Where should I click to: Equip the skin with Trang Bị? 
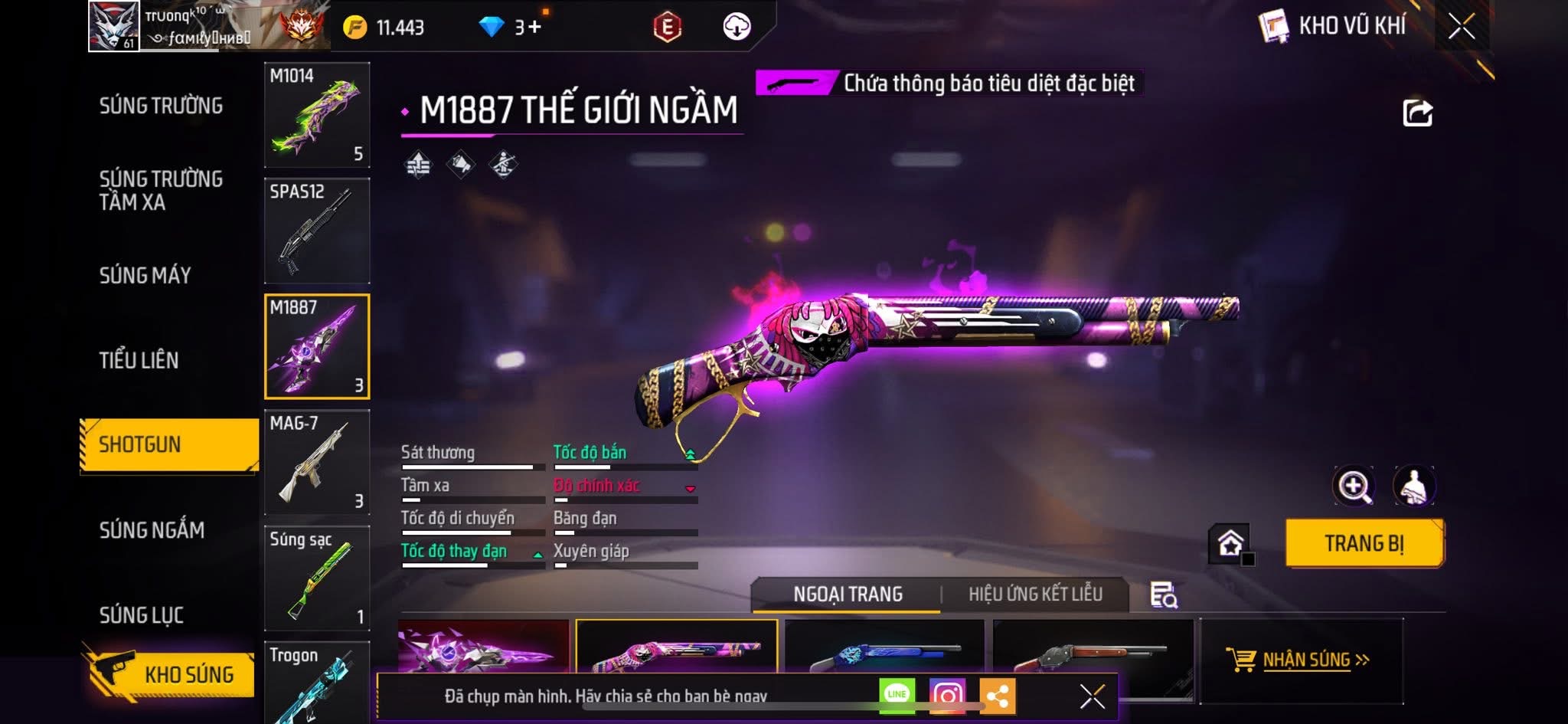click(x=1364, y=543)
